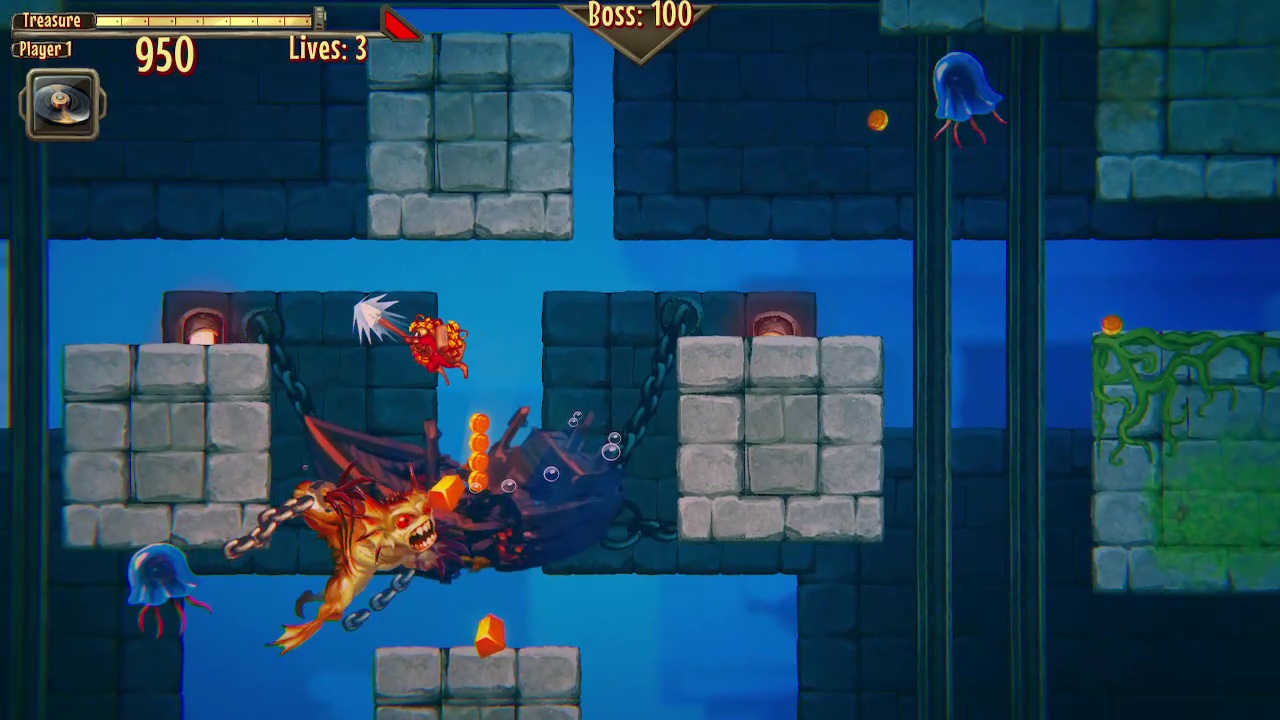Click the orange coin near the top jellyfish
This screenshot has height=720, width=1280.
coord(877,121)
